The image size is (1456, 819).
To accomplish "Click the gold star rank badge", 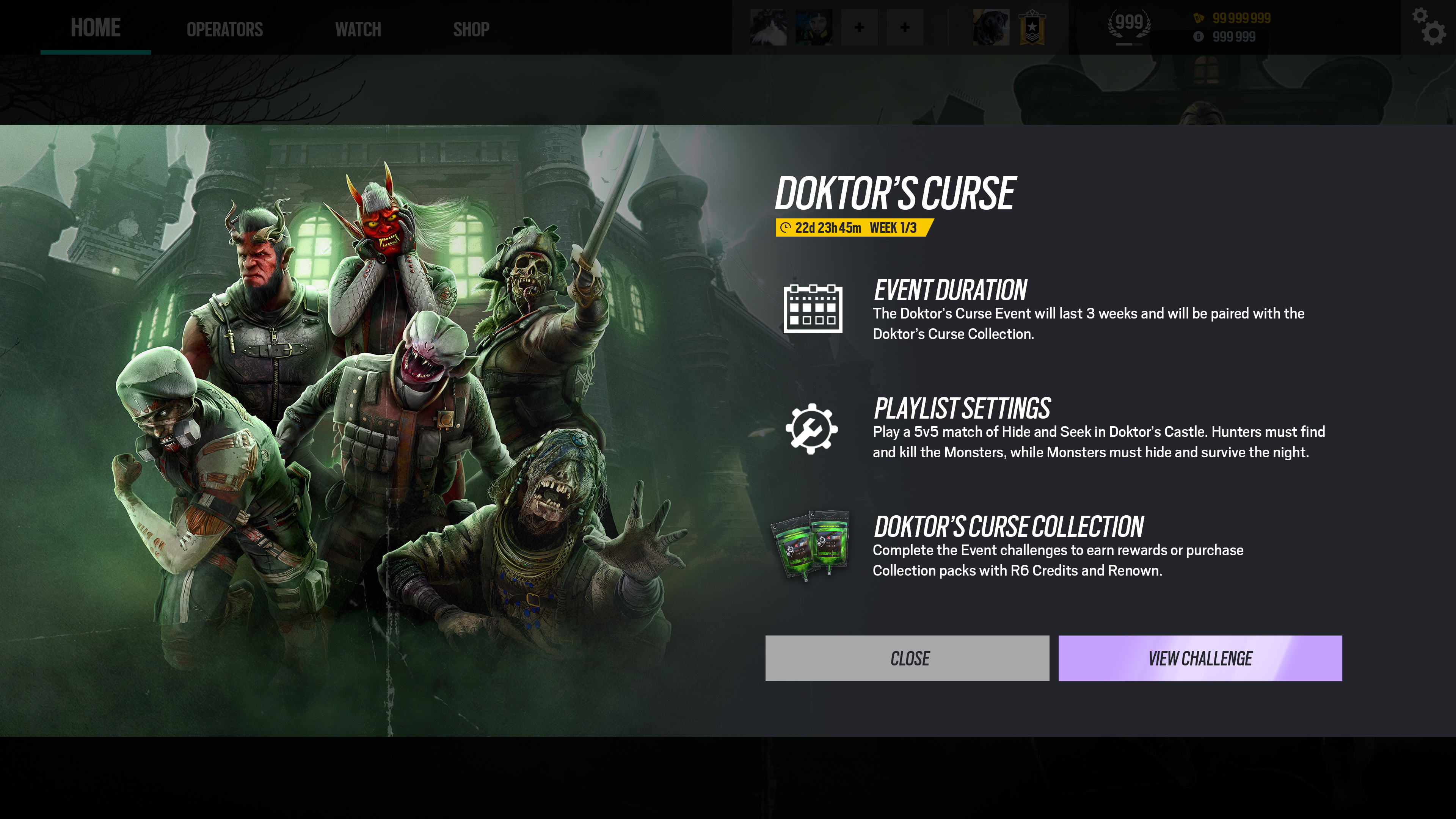I will [1032, 27].
